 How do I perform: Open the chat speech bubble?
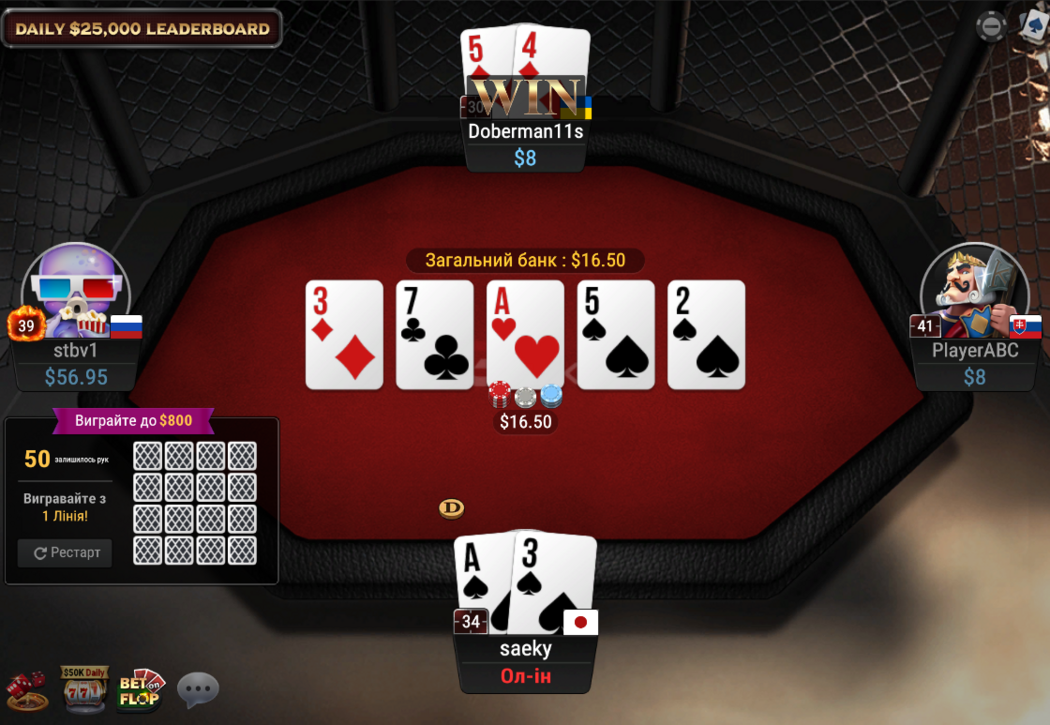198,689
